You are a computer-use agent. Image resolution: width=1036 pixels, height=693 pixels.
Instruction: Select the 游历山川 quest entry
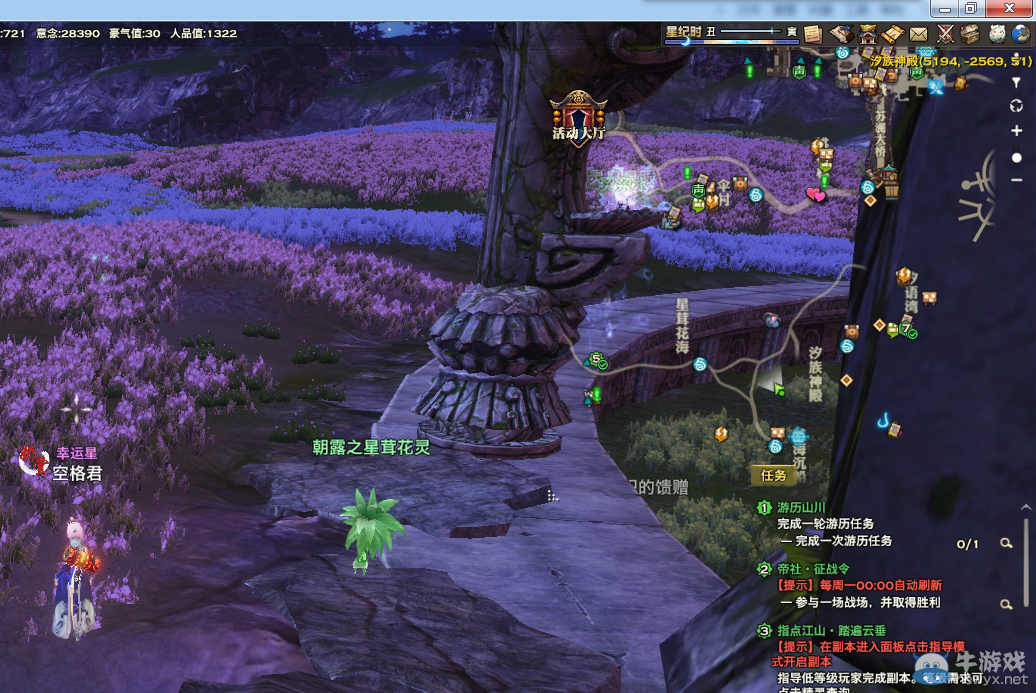[x=801, y=508]
